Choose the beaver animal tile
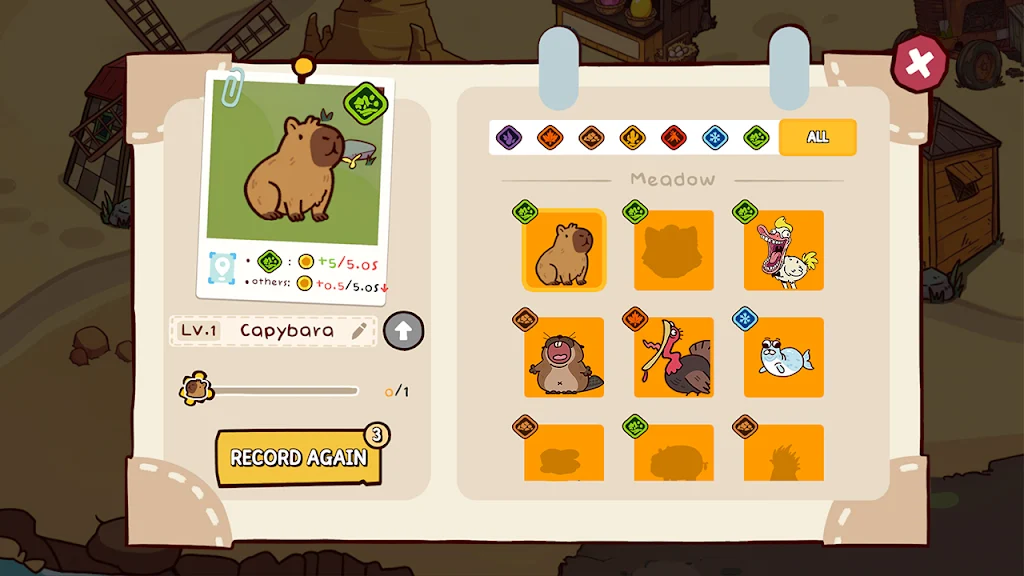Screen dimensions: 1024x576 pos(564,358)
